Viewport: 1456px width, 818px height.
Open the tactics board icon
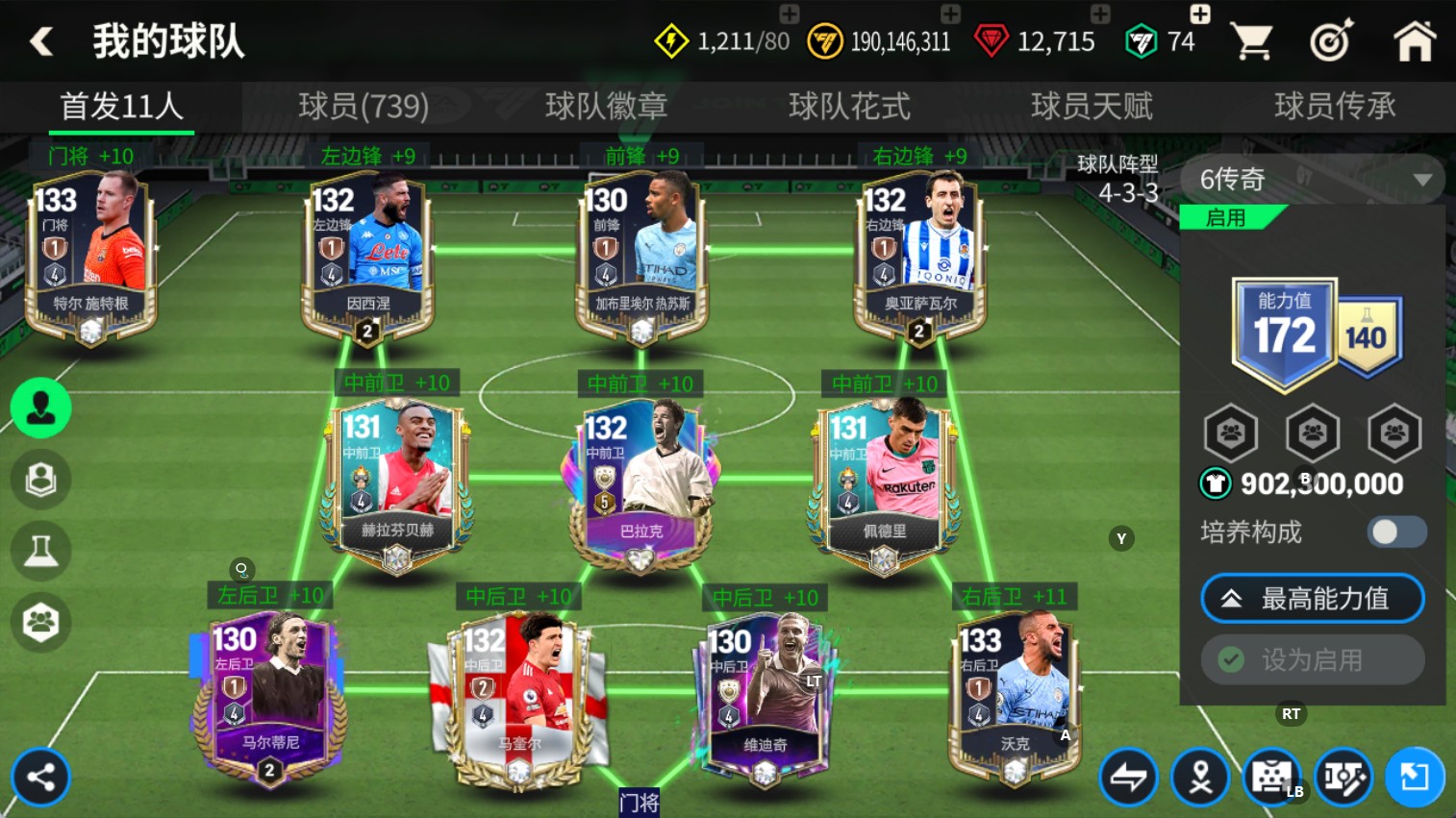(x=1343, y=777)
